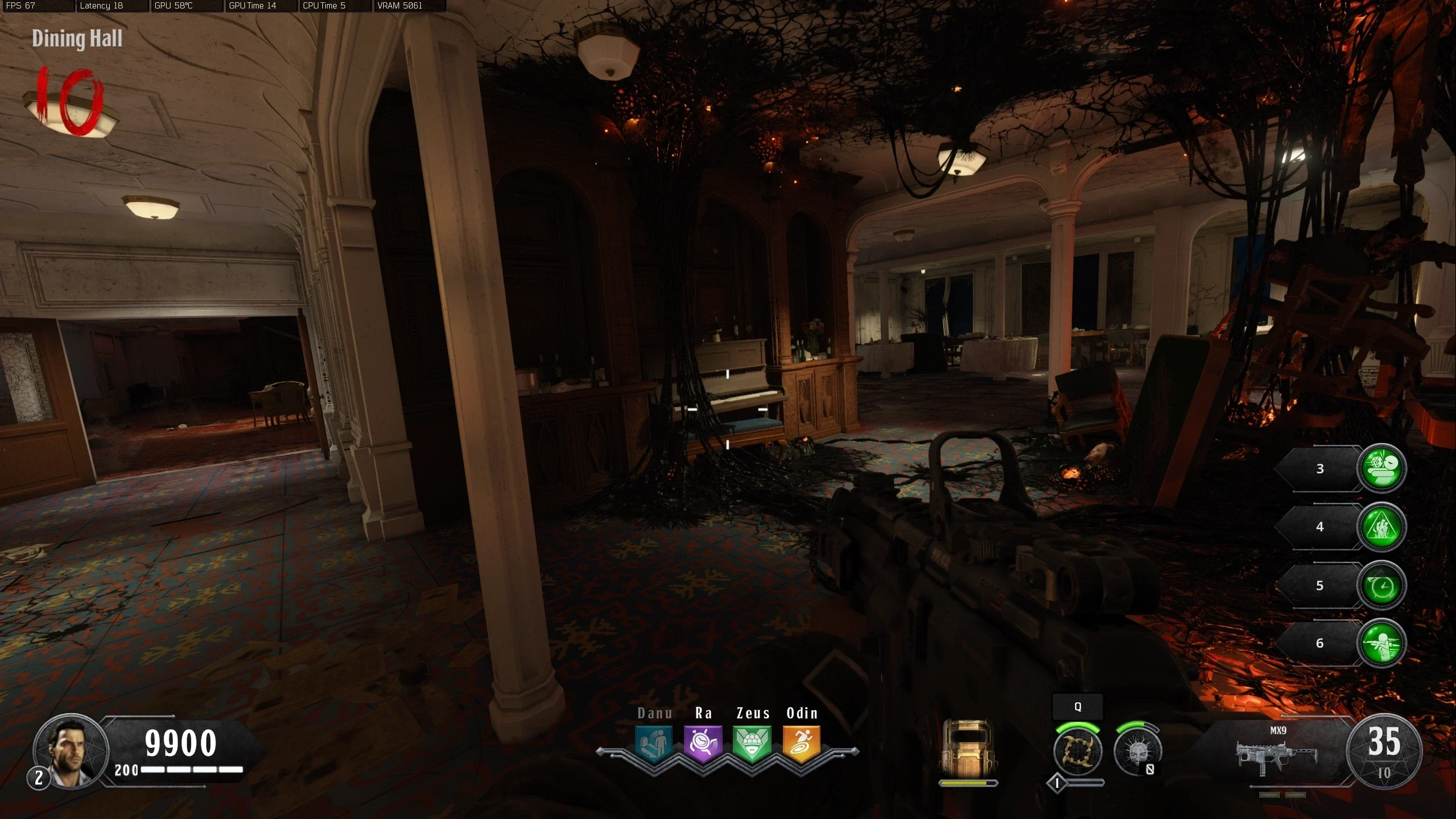
Task: Click the spiked skull equipment icon
Action: [1137, 751]
